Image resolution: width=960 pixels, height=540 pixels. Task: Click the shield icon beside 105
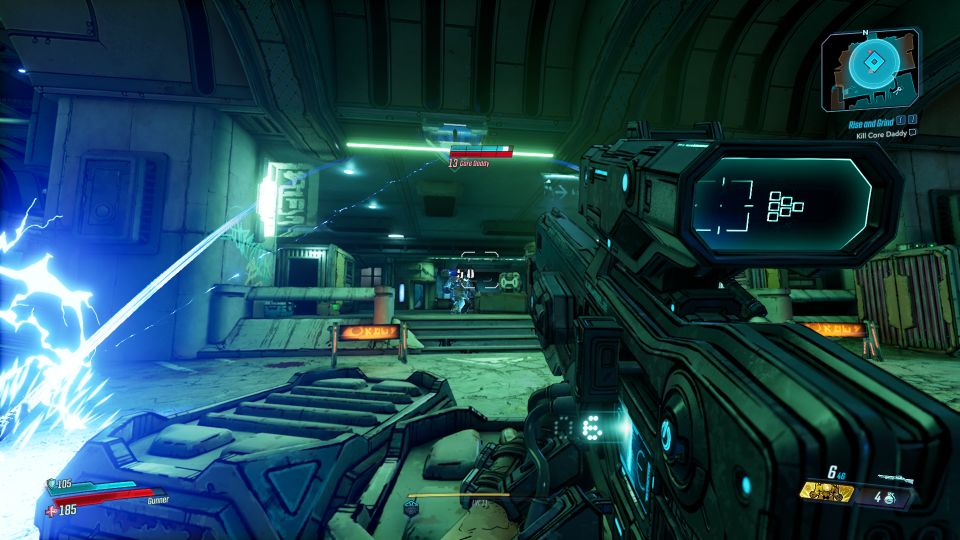(52, 485)
